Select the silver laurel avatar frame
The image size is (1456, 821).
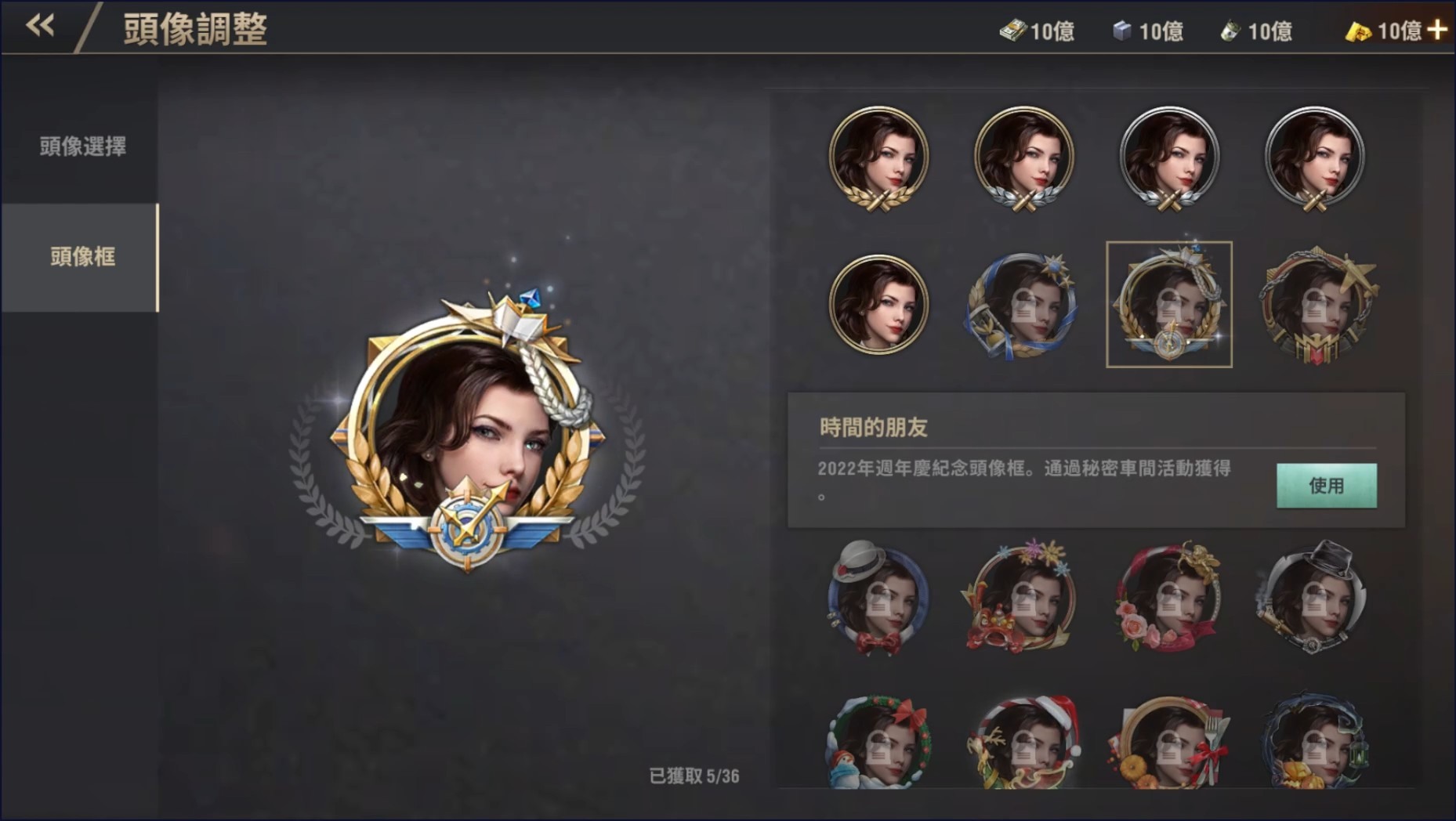click(1023, 161)
